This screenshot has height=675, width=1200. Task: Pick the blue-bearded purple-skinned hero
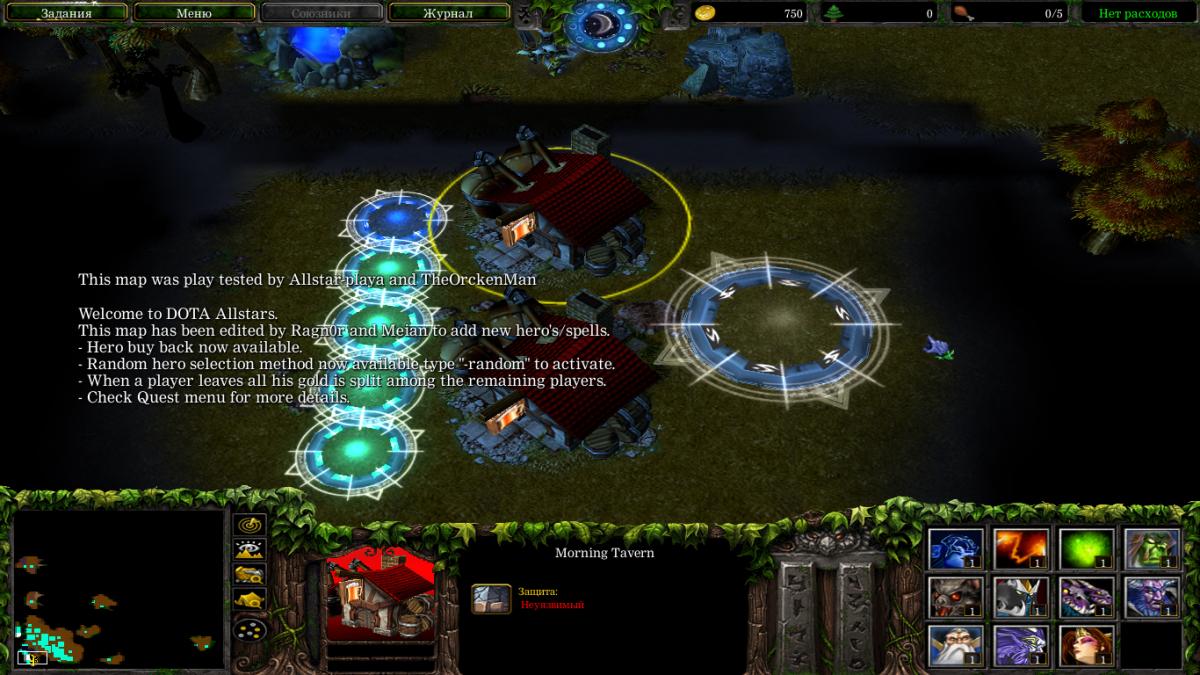tap(1151, 598)
